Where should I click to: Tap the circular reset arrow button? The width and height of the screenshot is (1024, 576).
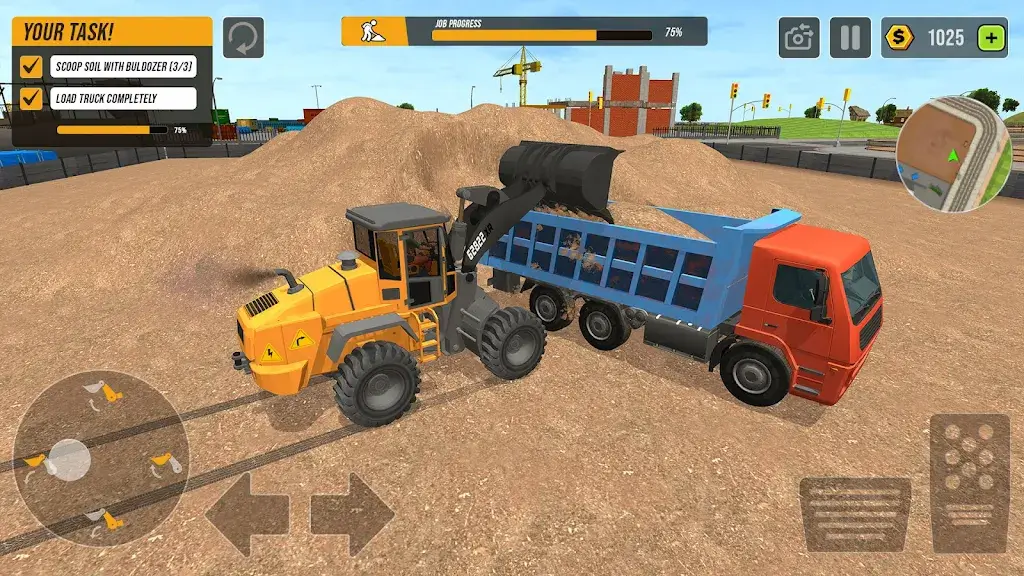tap(243, 37)
